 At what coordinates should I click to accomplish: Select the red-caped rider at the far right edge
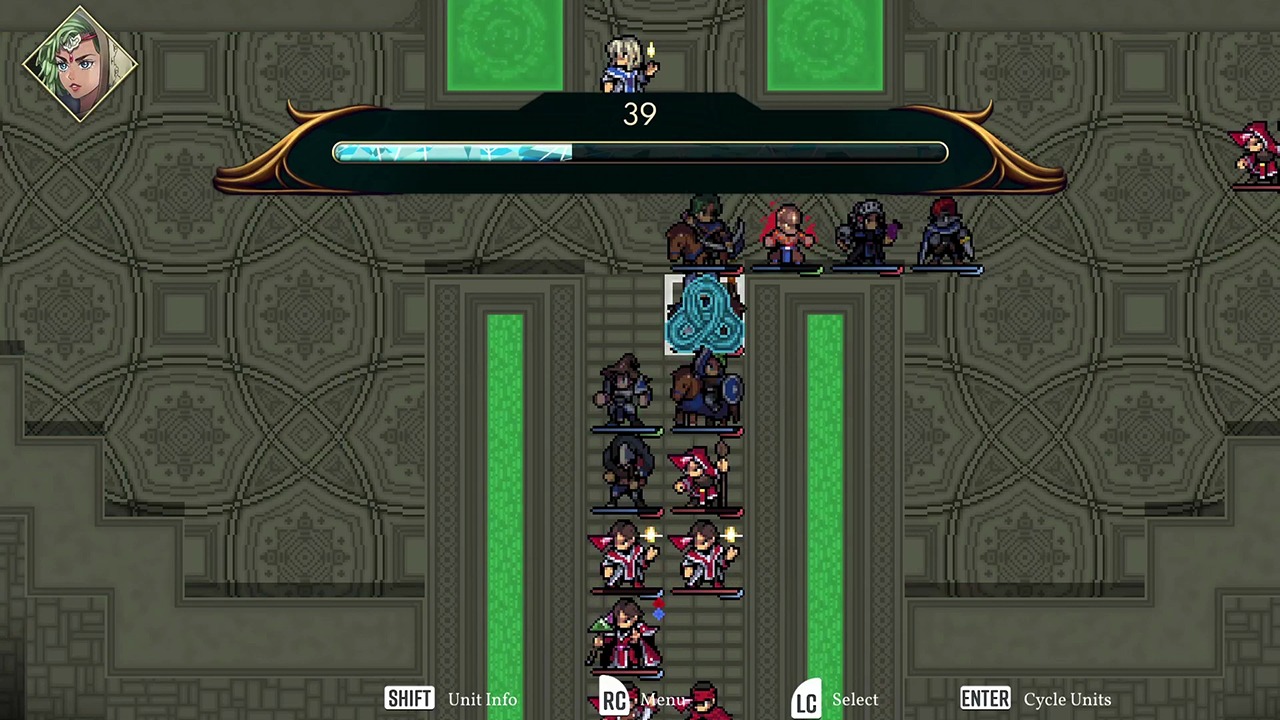1255,150
